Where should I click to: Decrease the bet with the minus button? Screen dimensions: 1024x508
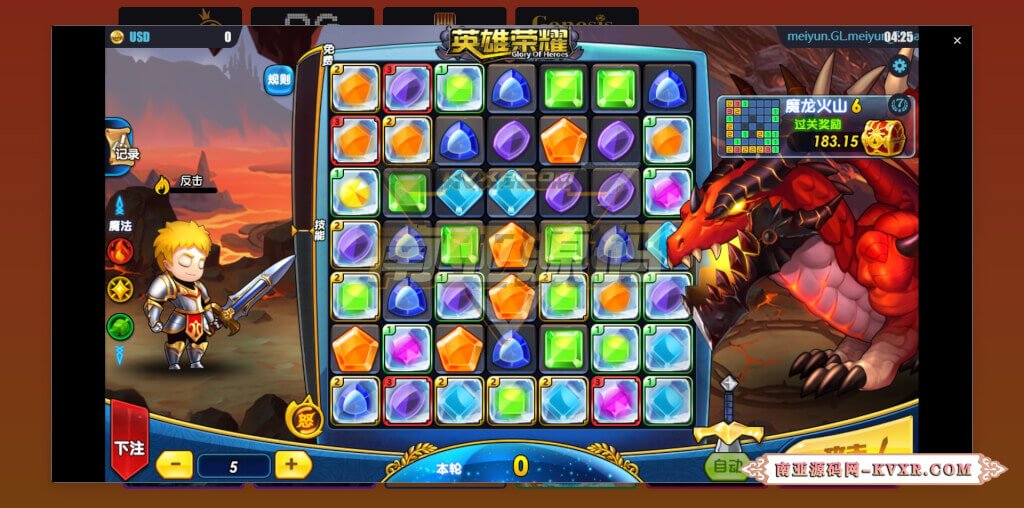(x=174, y=464)
